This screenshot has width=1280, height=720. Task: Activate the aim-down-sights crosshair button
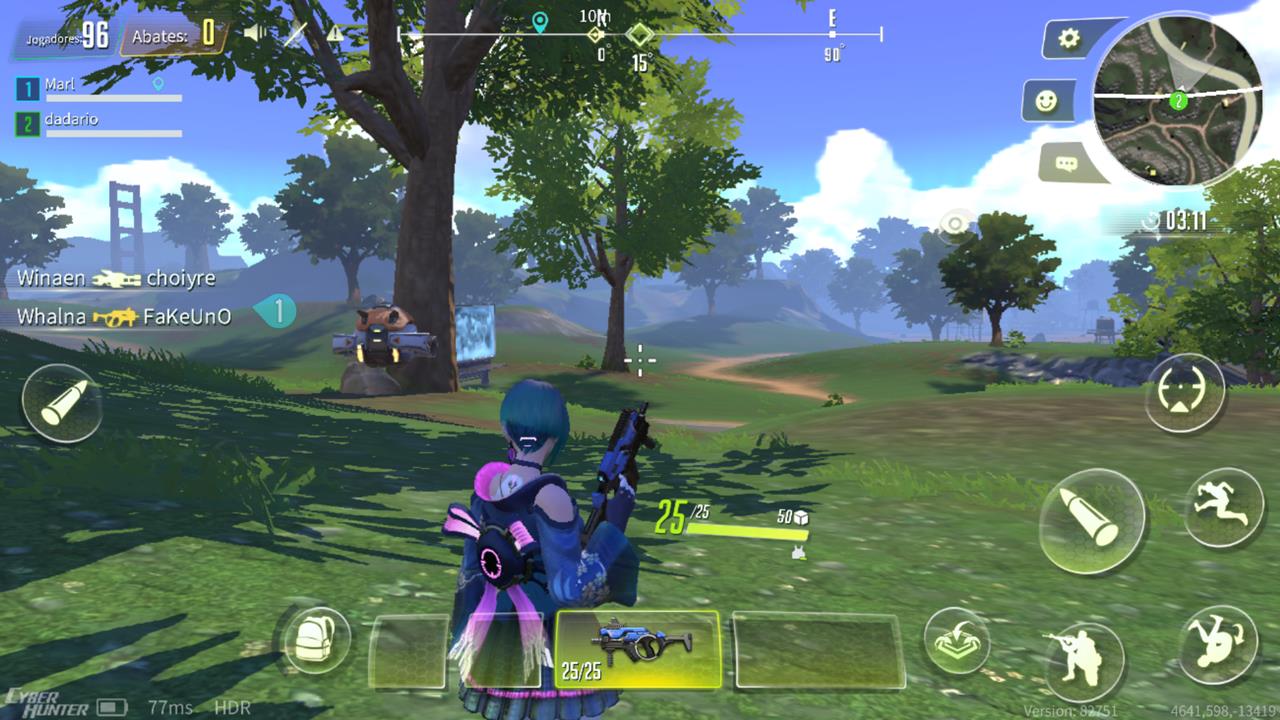(x=1185, y=393)
